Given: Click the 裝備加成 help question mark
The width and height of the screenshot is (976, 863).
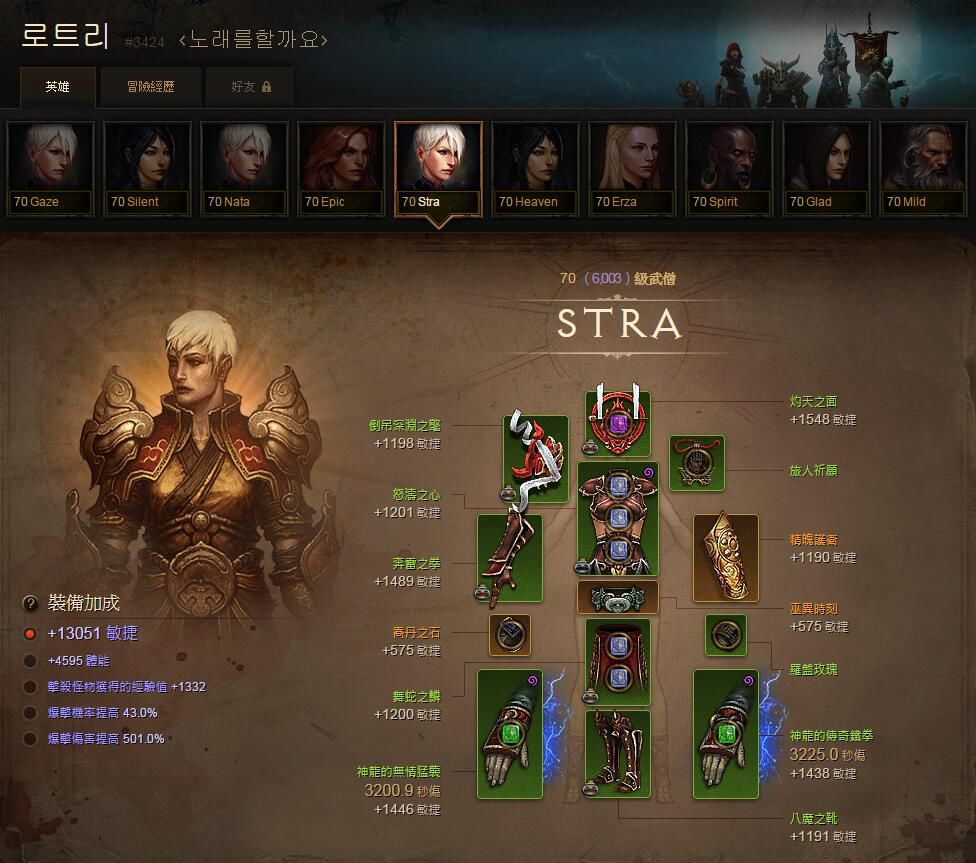Looking at the screenshot, I should 30,603.
